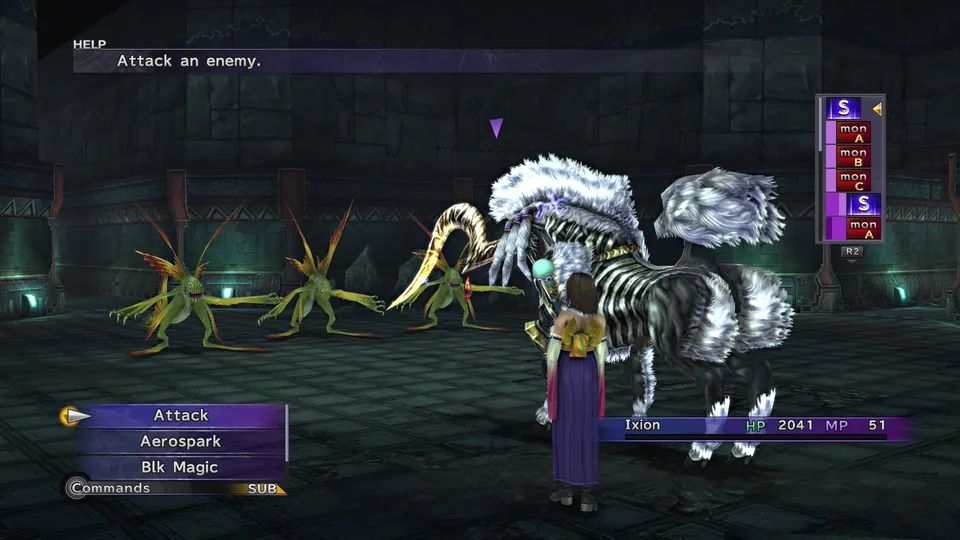Choose the Aerospark command
Viewport: 960px width, 540px height.
point(181,441)
